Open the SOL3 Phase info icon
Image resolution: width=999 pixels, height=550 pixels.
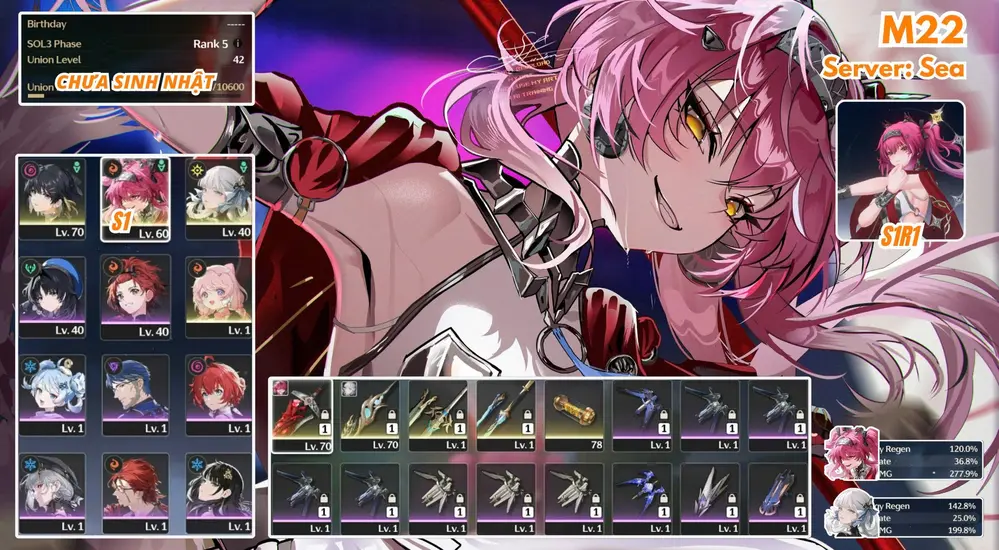pyautogui.click(x=237, y=44)
